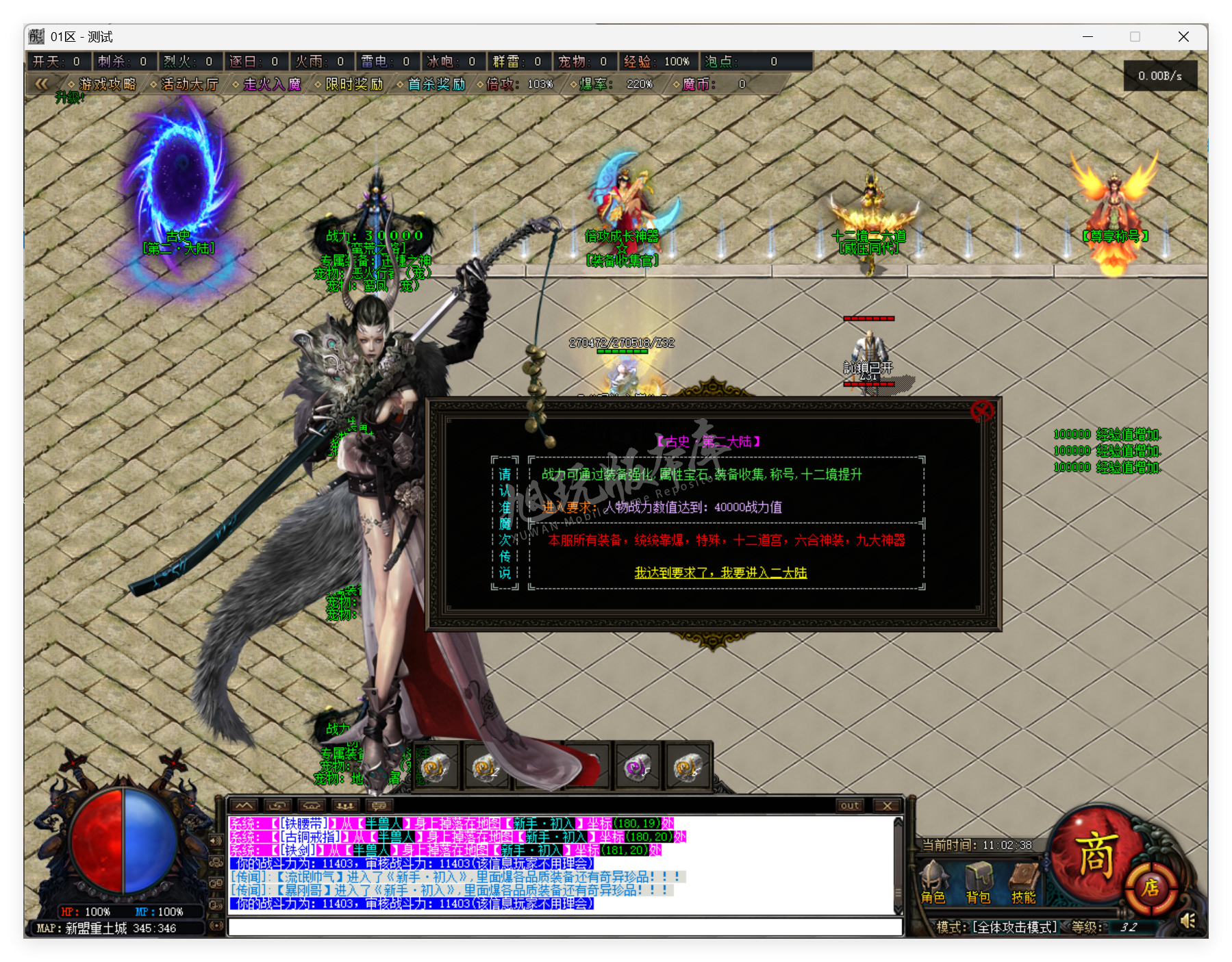Open the 游戏攻略 menu item
Screen dimensions: 1232x962
(108, 84)
